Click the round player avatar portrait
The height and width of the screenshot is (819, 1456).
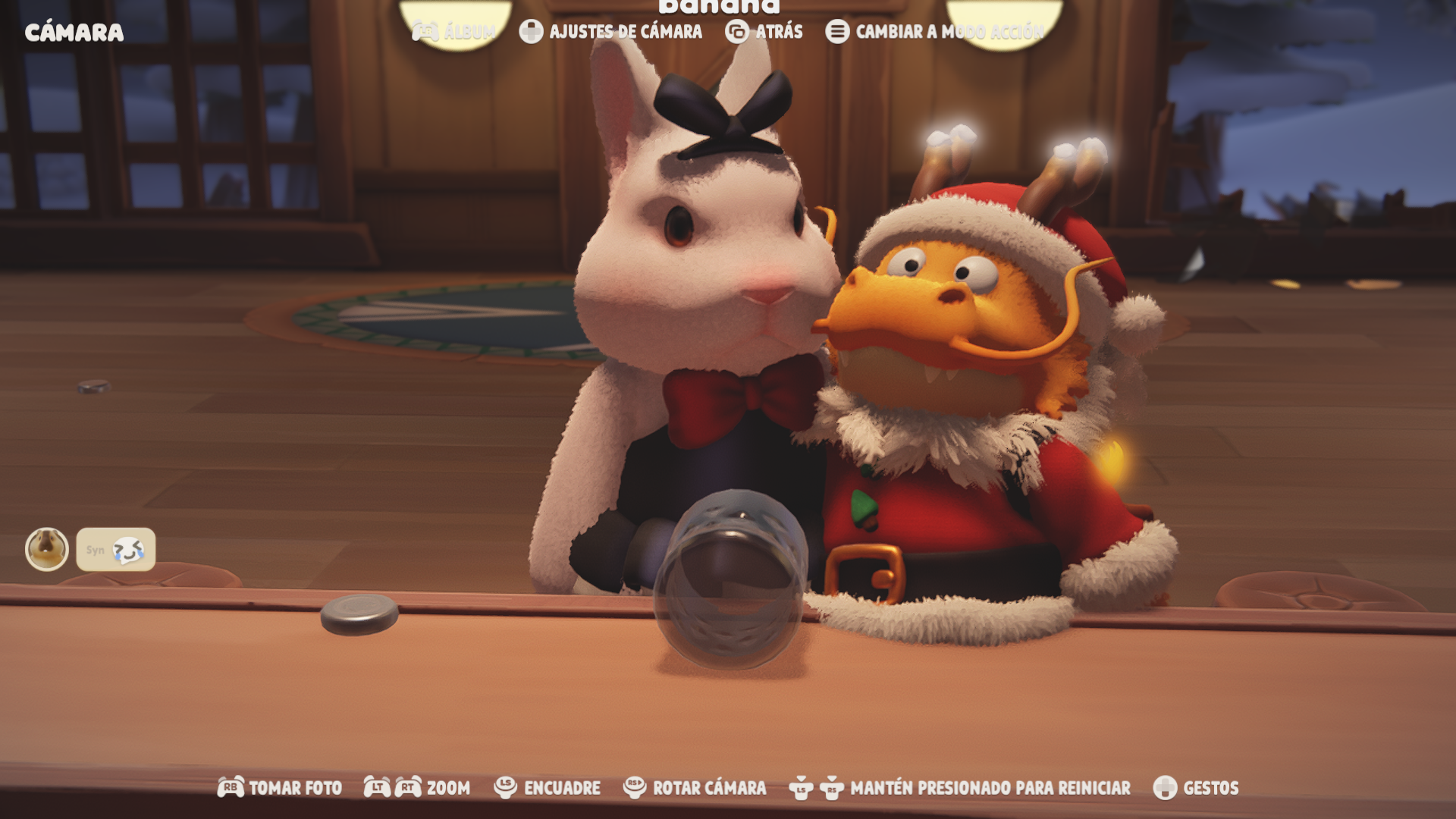click(47, 549)
